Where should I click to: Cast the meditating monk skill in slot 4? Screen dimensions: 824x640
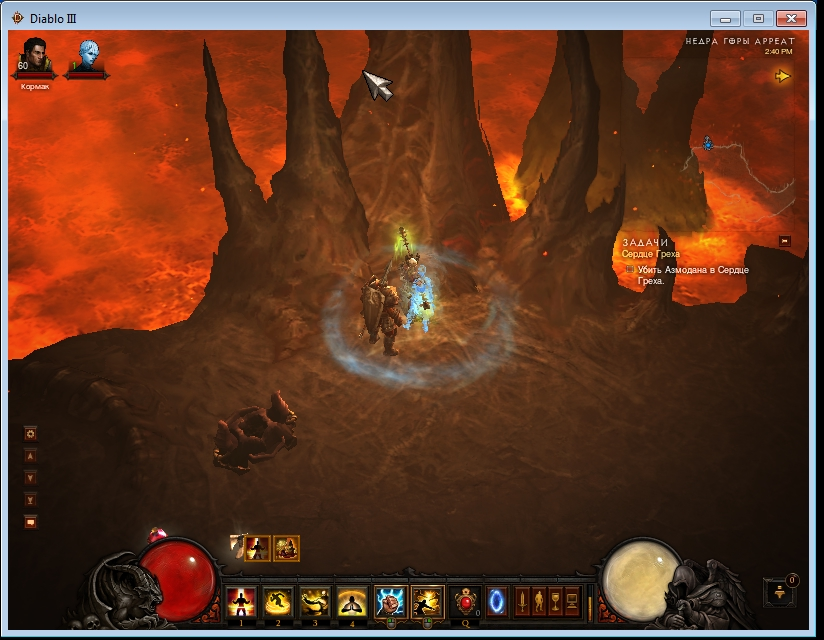tap(351, 601)
